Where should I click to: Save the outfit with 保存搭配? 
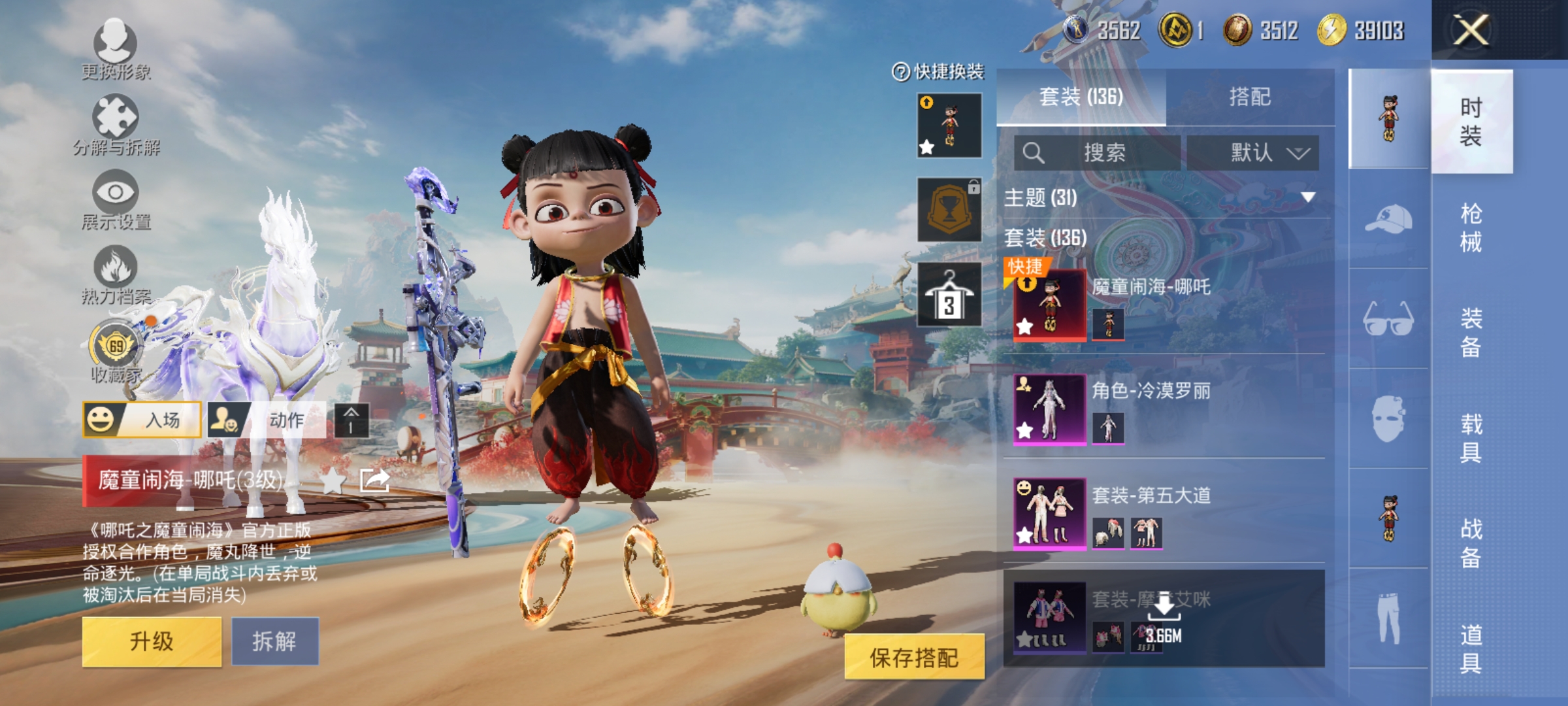pos(914,657)
